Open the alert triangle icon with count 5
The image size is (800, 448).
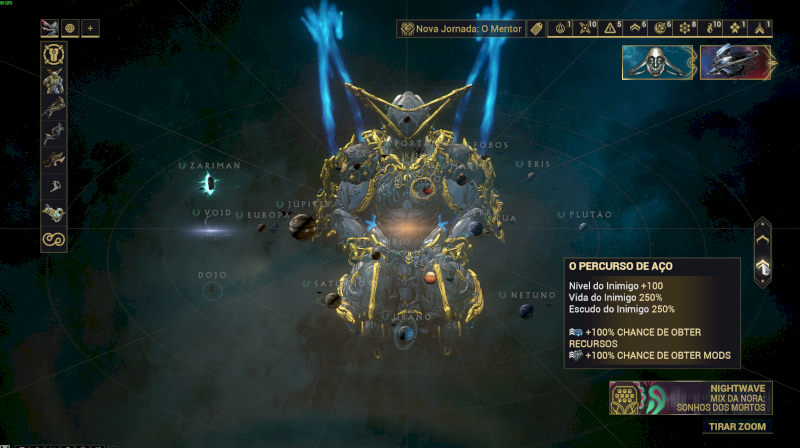pyautogui.click(x=612, y=29)
